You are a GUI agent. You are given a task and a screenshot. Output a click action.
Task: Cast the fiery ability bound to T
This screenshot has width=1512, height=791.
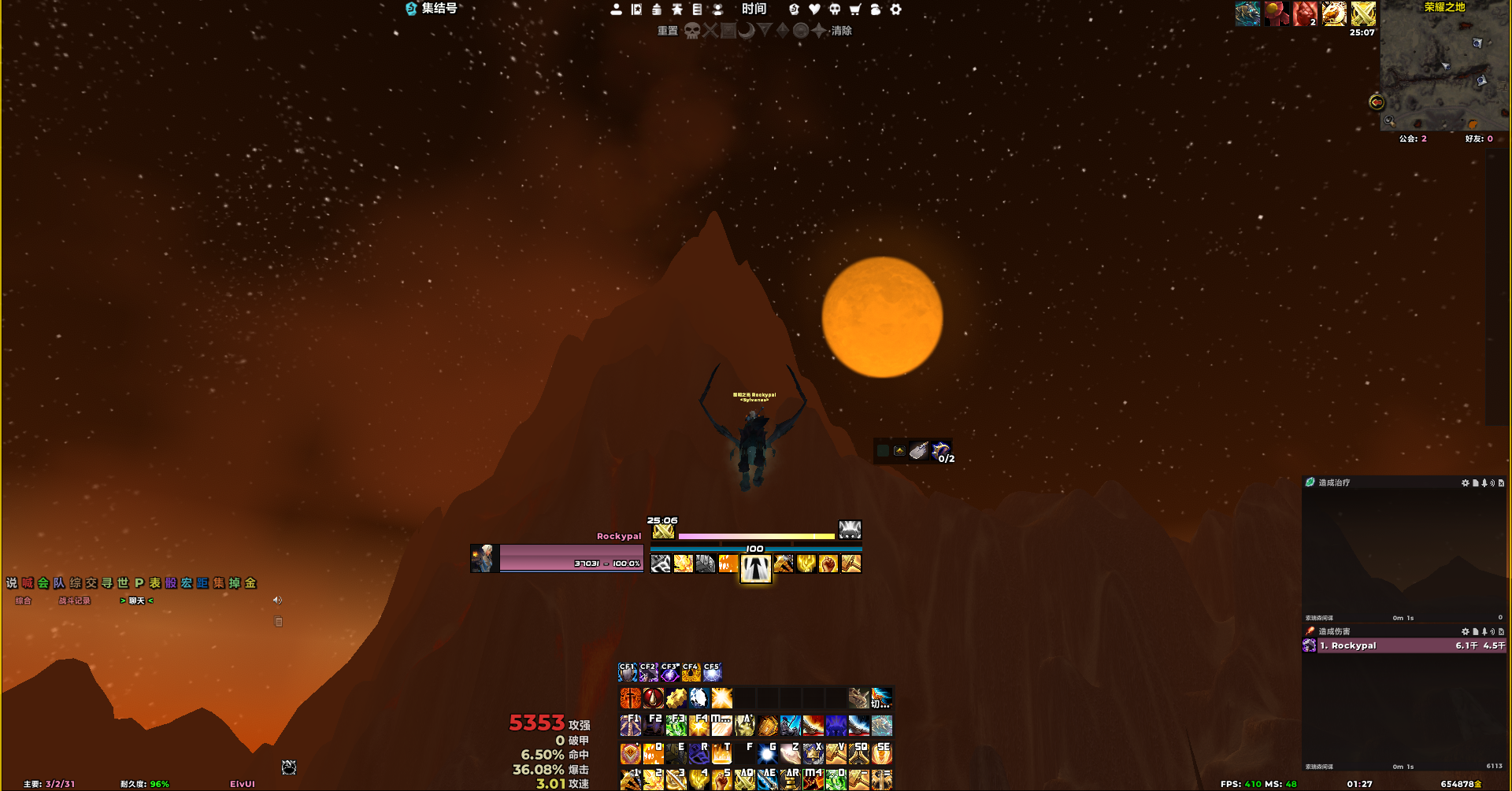(x=721, y=754)
